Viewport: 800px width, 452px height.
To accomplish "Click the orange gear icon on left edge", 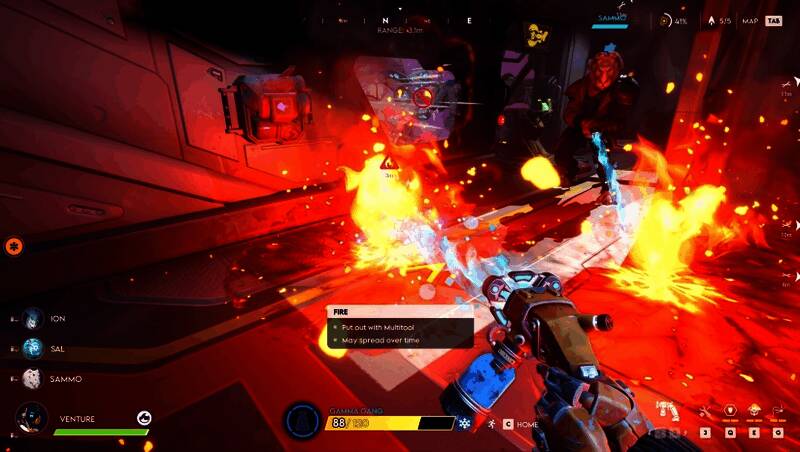I will pos(14,245).
